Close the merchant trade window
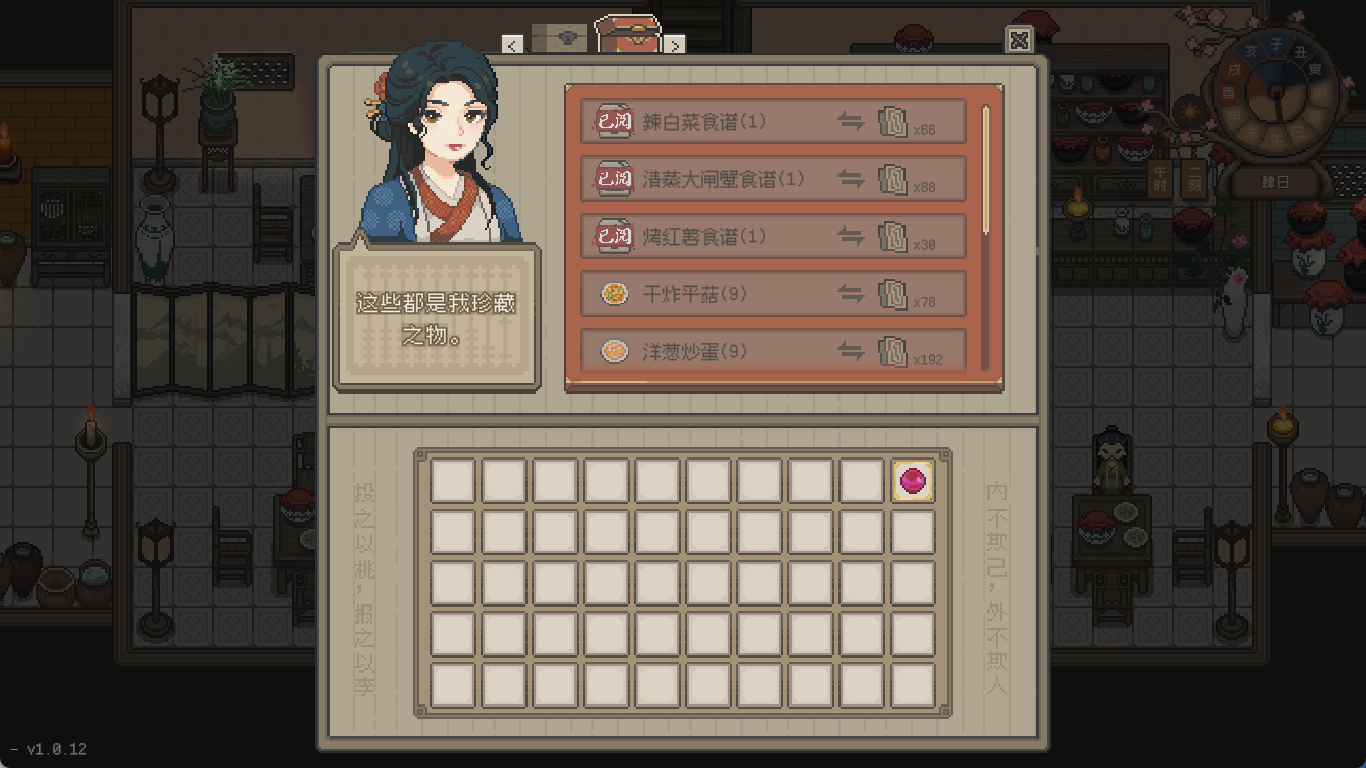The image size is (1366, 768). (x=1022, y=38)
